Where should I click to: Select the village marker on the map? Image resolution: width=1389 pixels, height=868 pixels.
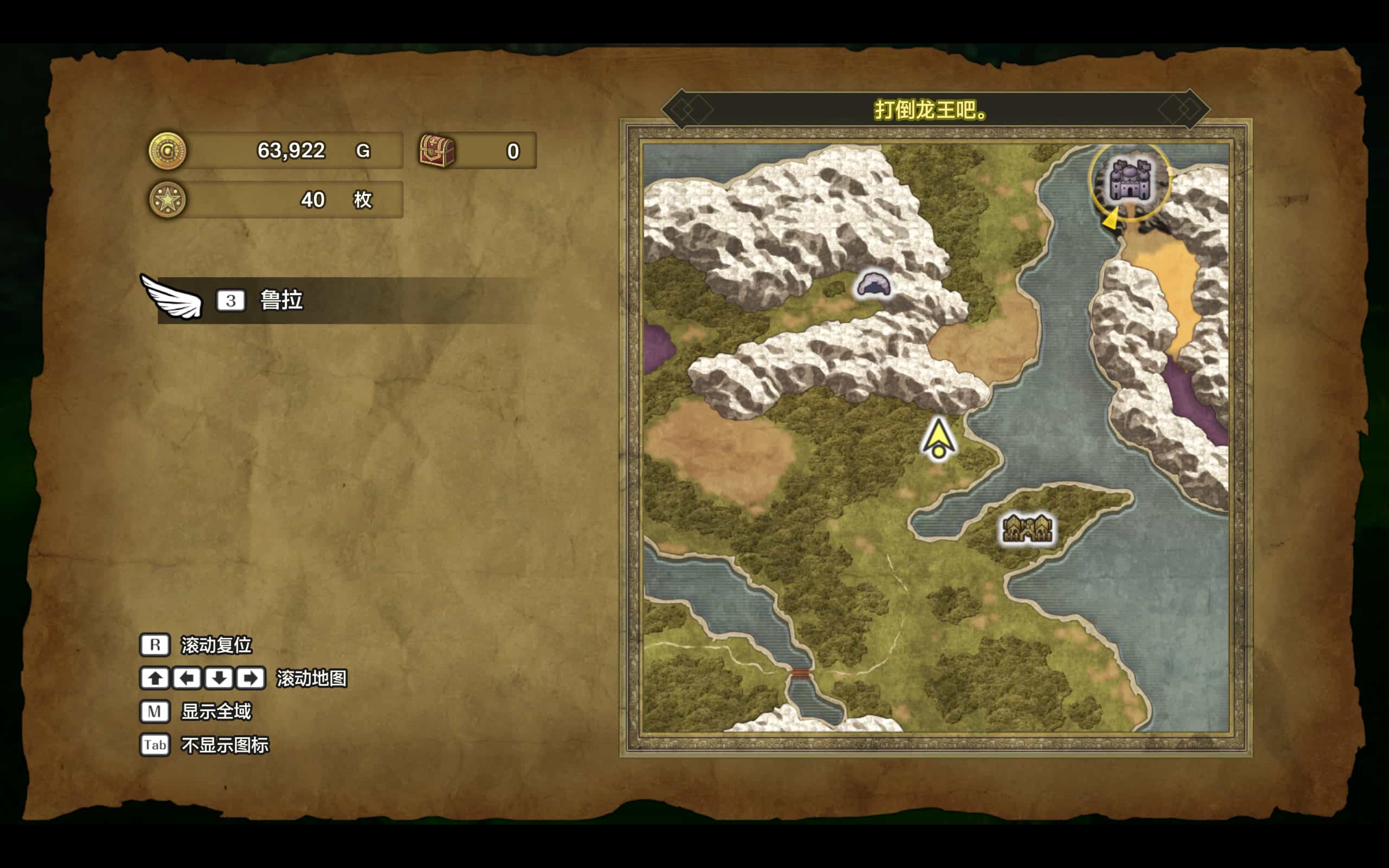(x=1027, y=527)
